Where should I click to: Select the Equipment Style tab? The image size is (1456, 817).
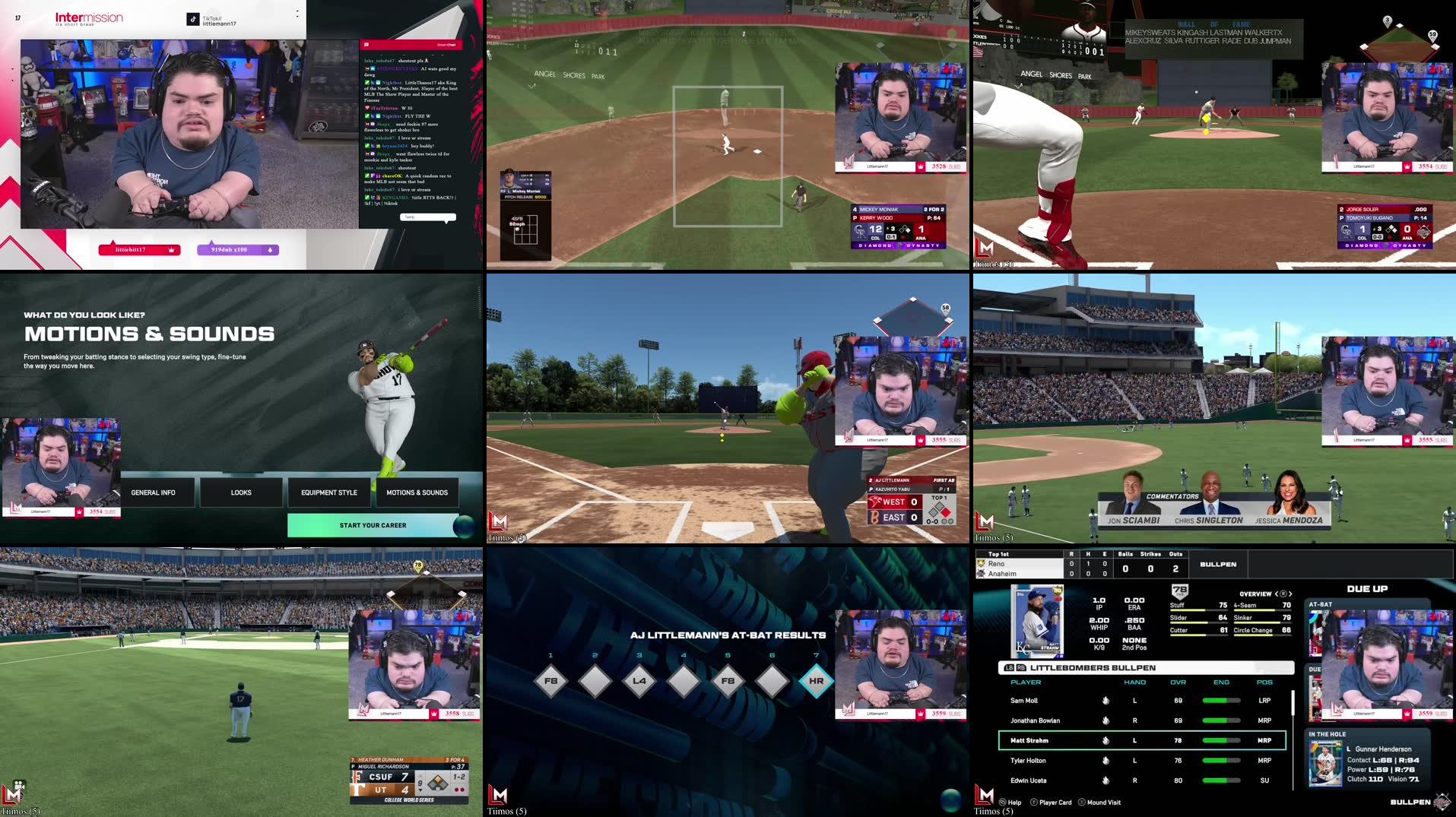(x=329, y=492)
